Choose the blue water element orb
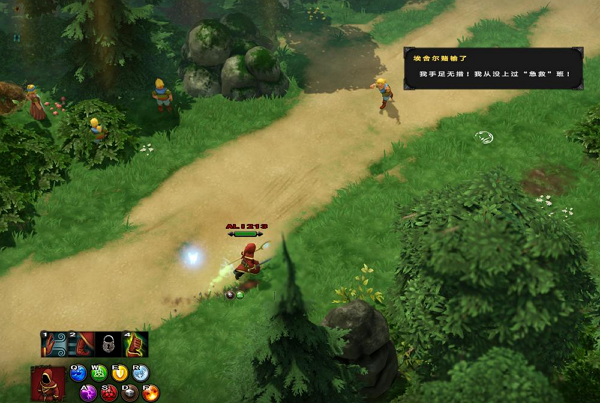The width and height of the screenshot is (600, 403). 79,374
